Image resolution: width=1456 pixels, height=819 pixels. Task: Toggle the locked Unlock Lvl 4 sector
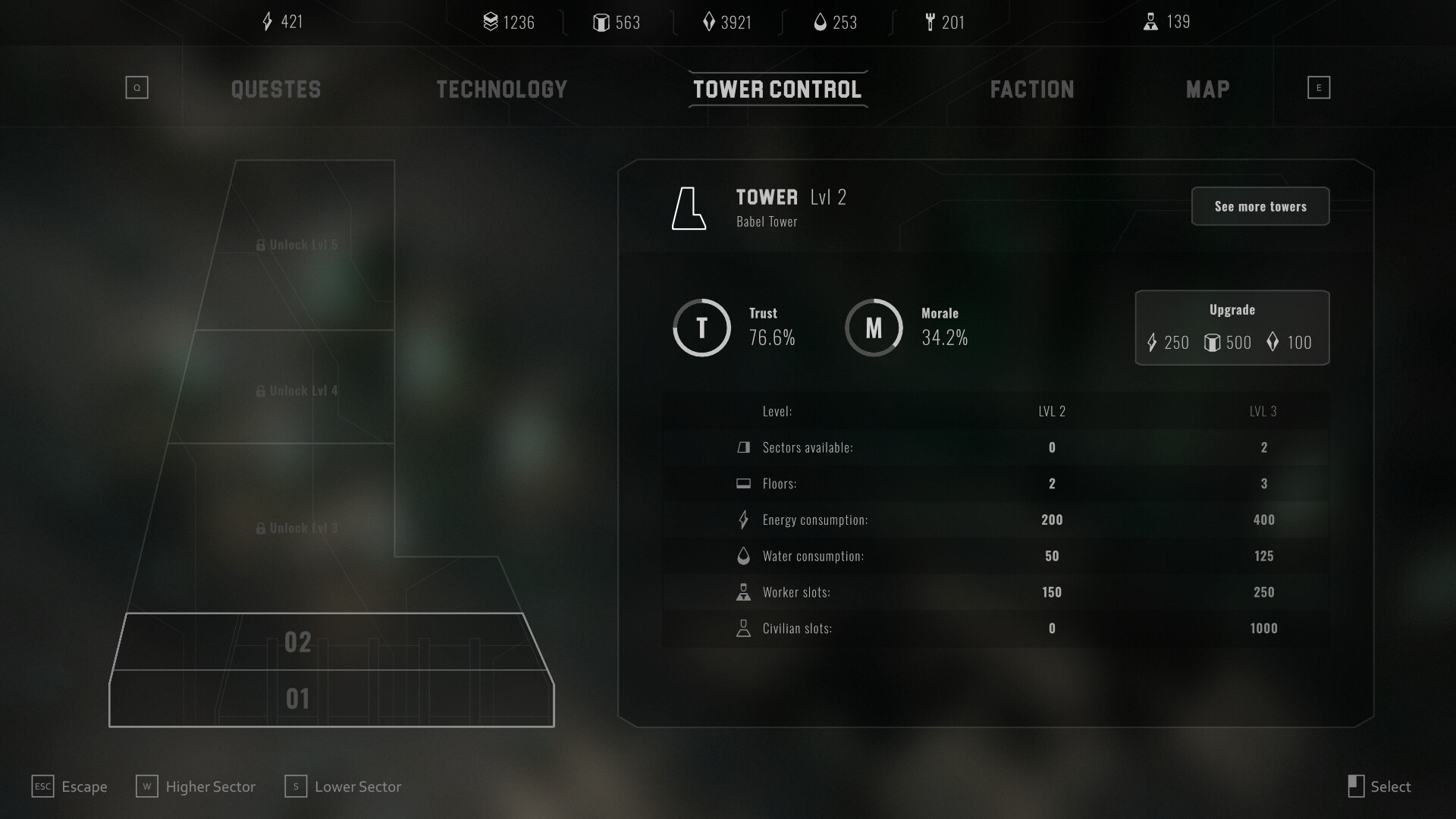[298, 390]
